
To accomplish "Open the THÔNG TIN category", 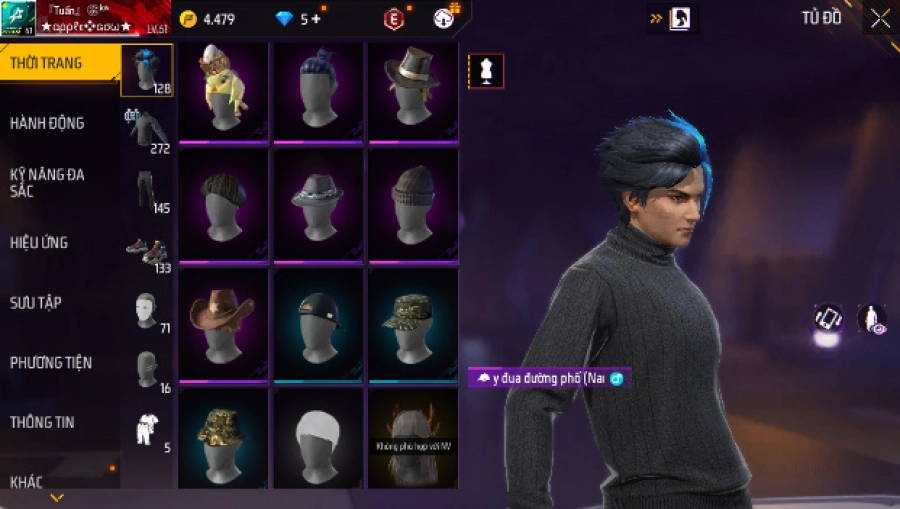I will tap(41, 422).
